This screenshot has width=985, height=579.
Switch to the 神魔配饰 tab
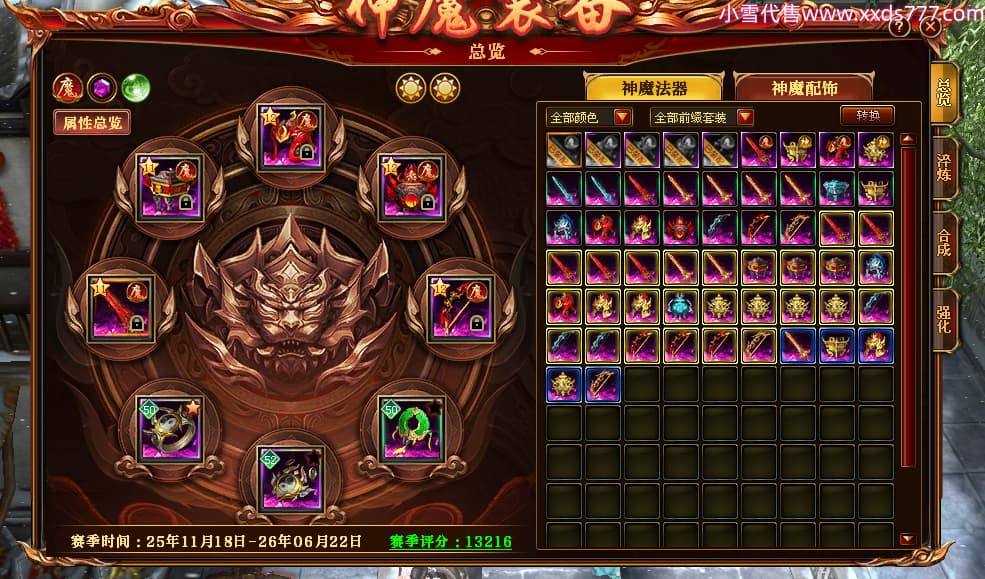[803, 88]
